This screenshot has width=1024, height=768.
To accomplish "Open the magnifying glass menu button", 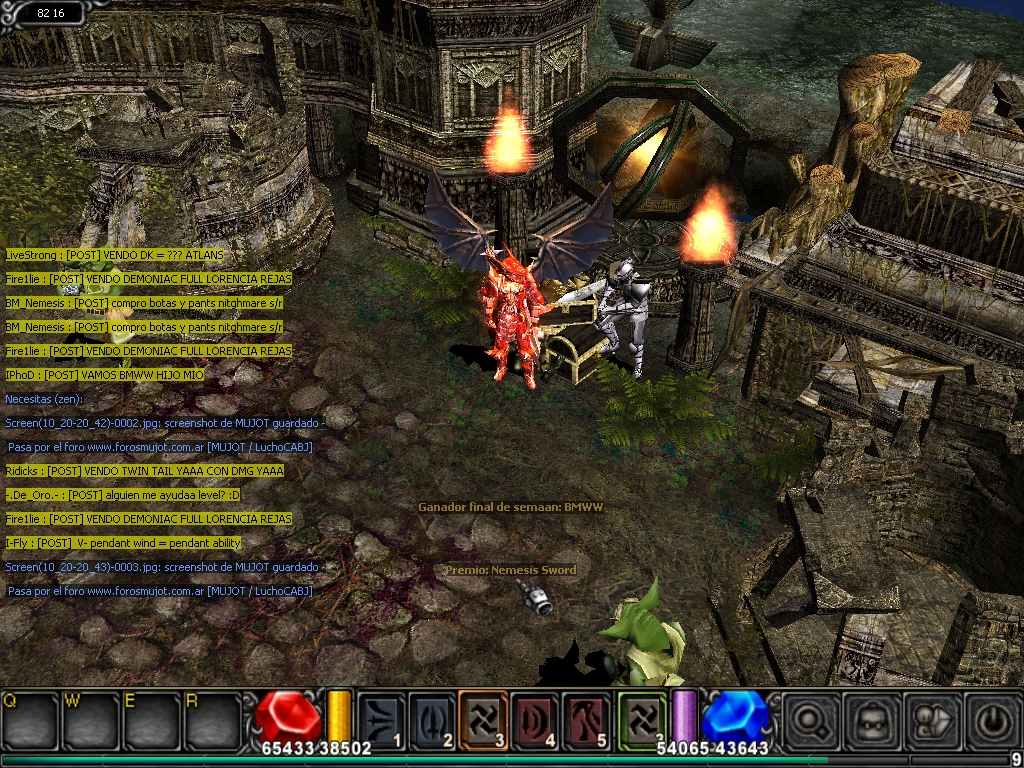I will tap(807, 720).
